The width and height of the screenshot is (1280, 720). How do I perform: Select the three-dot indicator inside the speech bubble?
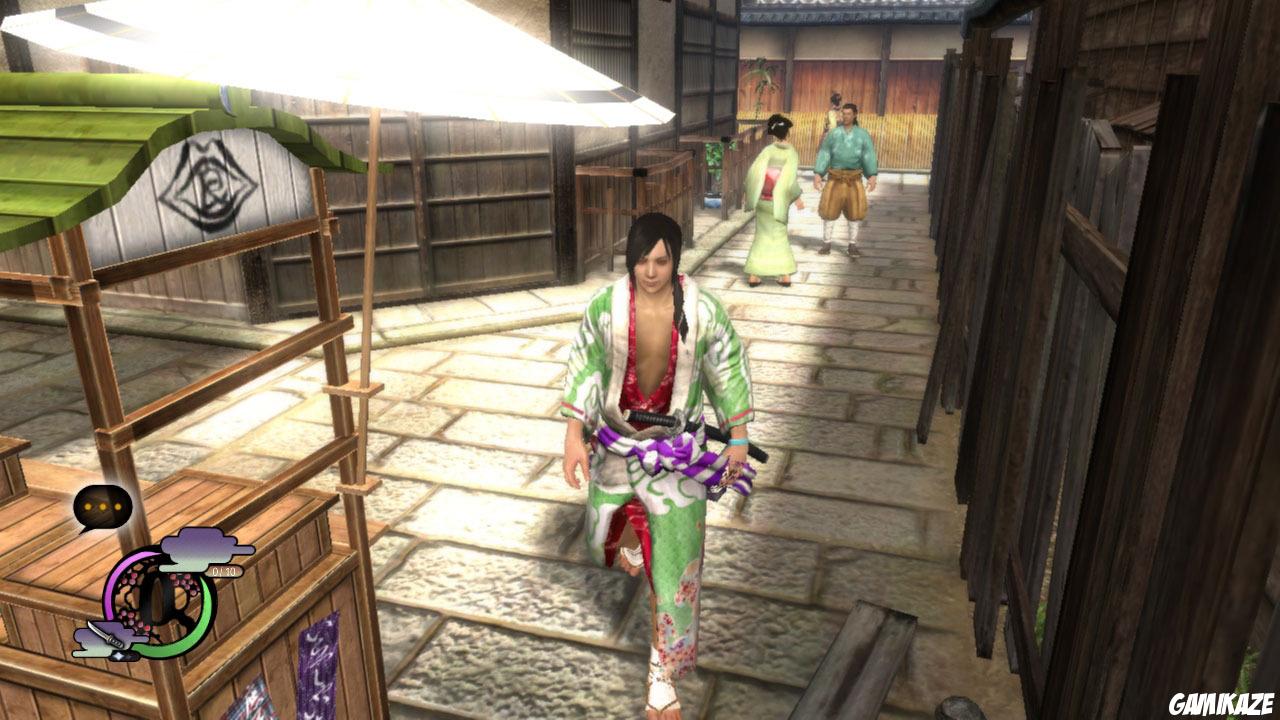tap(102, 506)
